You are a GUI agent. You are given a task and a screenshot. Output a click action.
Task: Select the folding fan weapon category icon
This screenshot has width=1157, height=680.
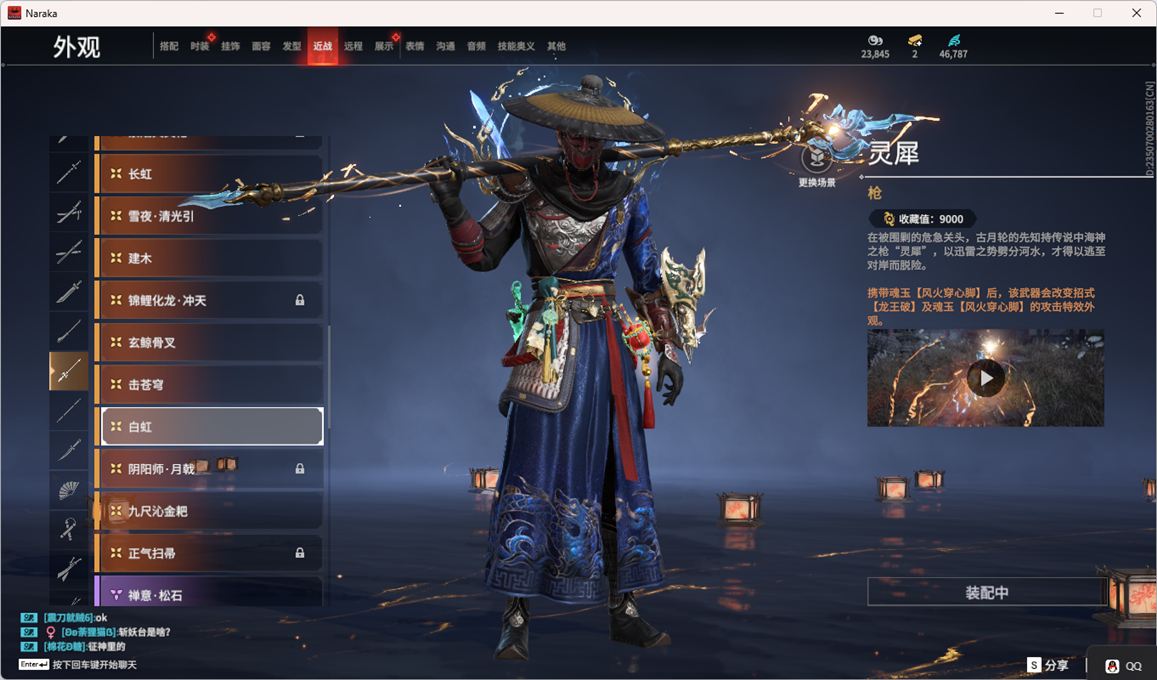click(x=69, y=490)
